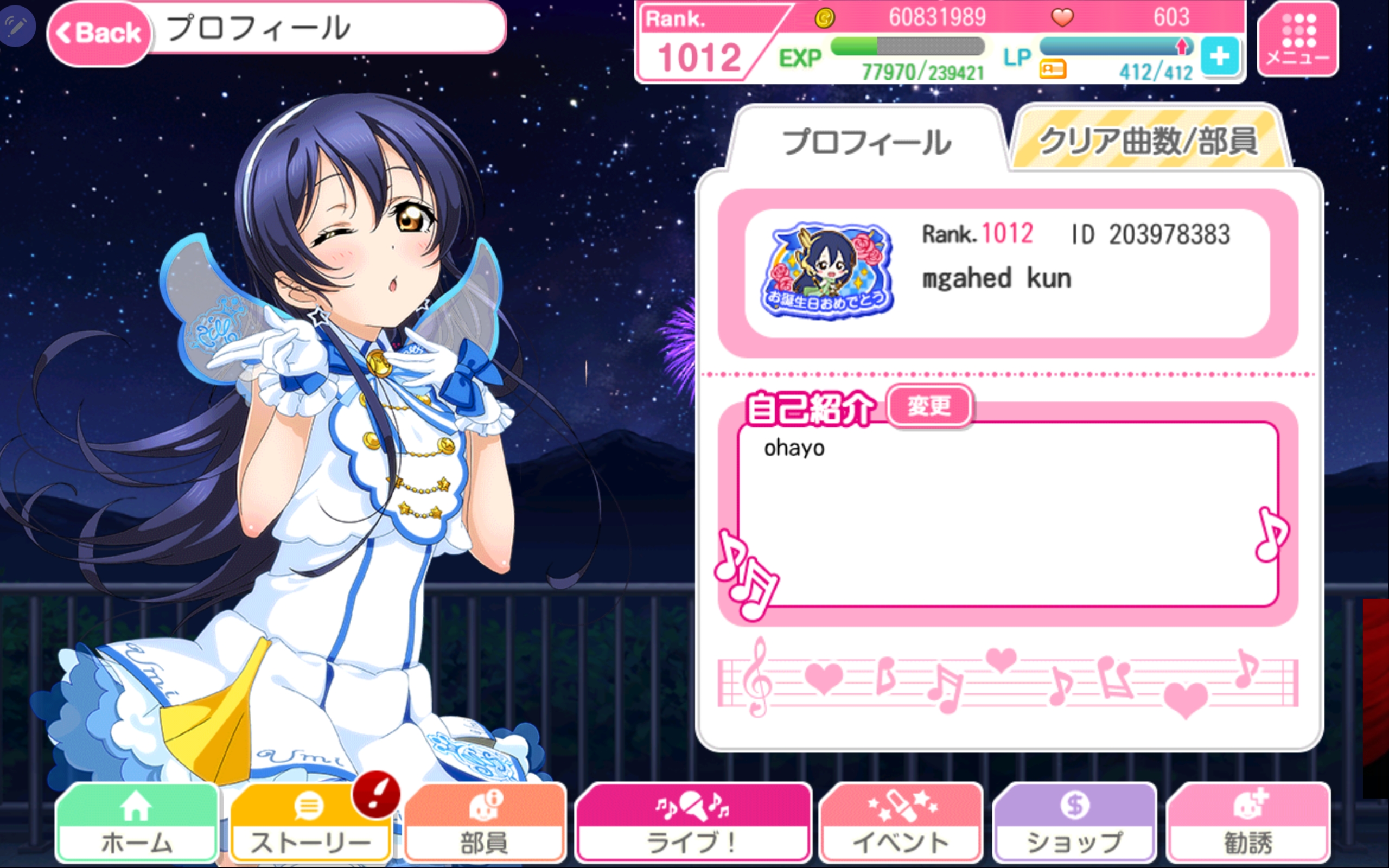The height and width of the screenshot is (868, 1389).
Task: Open the 部員 members section
Action: pos(484,823)
